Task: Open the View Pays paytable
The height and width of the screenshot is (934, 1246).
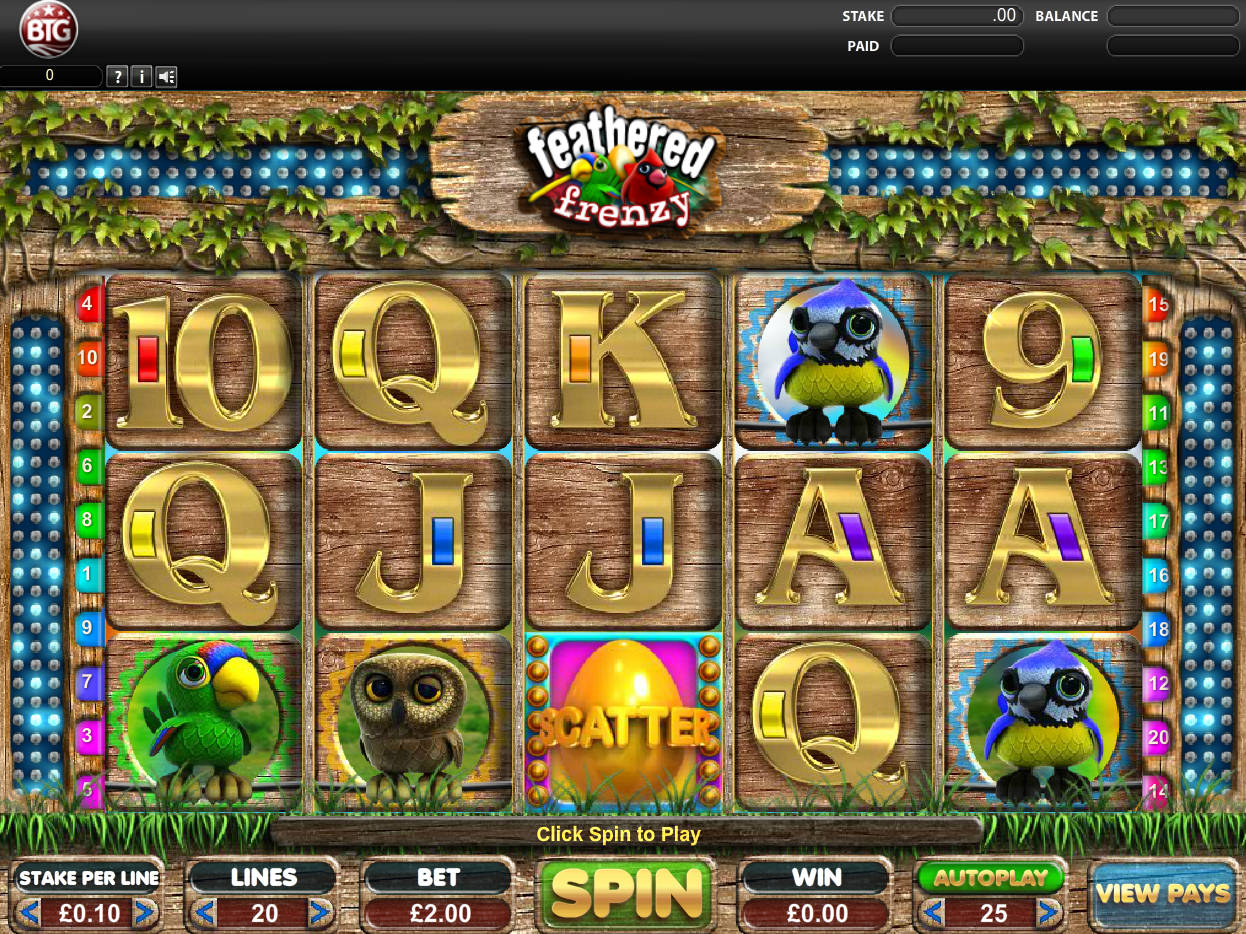Action: pyautogui.click(x=1163, y=893)
